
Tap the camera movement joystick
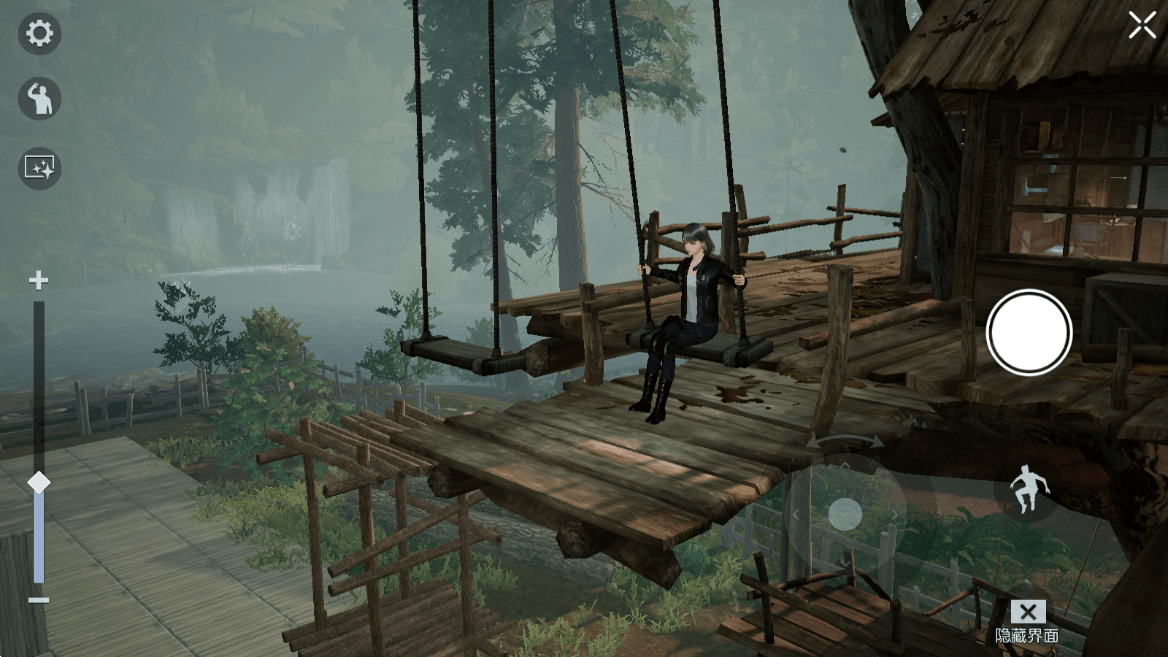click(845, 514)
